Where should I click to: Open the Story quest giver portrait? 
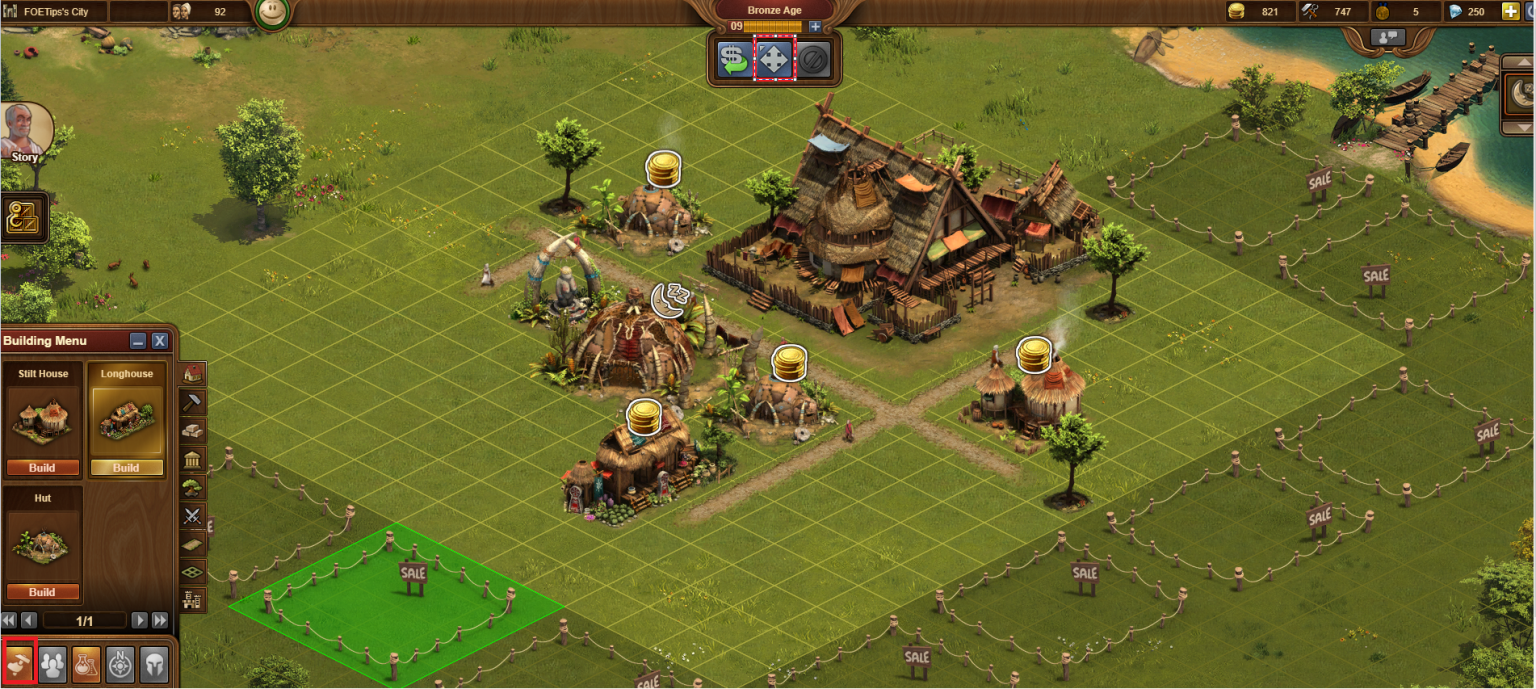pos(24,132)
